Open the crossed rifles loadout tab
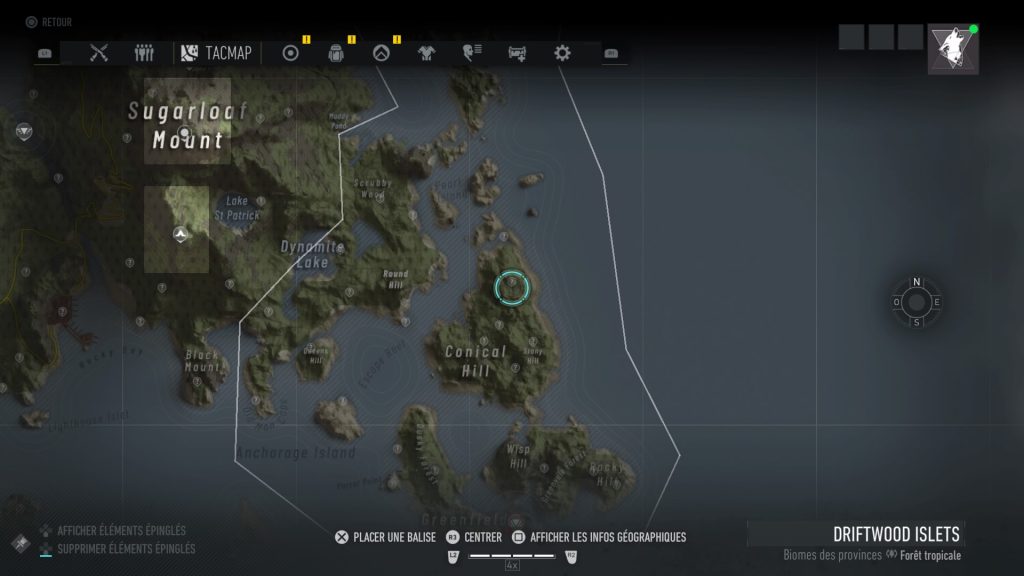The image size is (1024, 576). 98,53
